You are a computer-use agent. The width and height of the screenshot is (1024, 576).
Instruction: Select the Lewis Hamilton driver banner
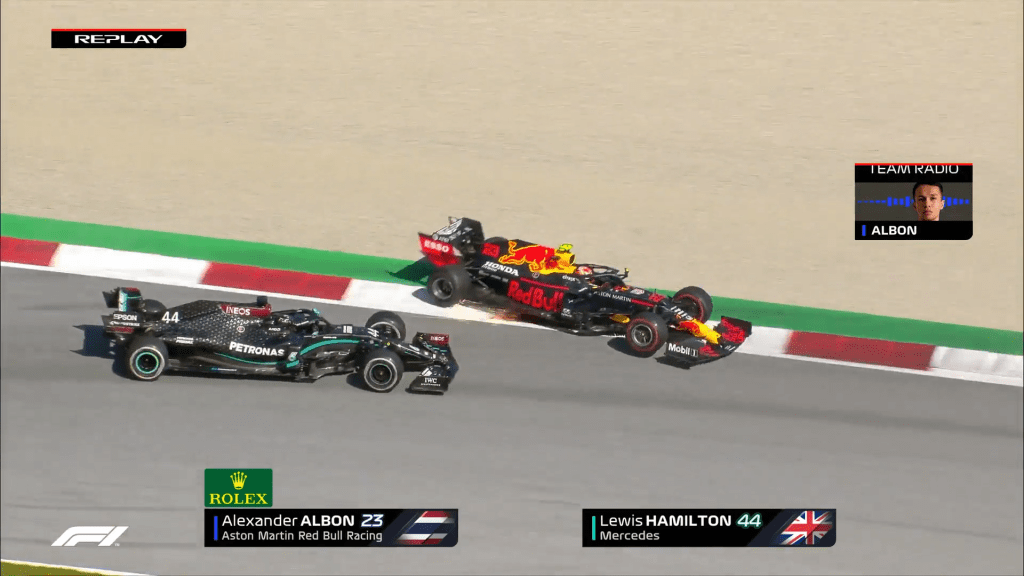(708, 527)
